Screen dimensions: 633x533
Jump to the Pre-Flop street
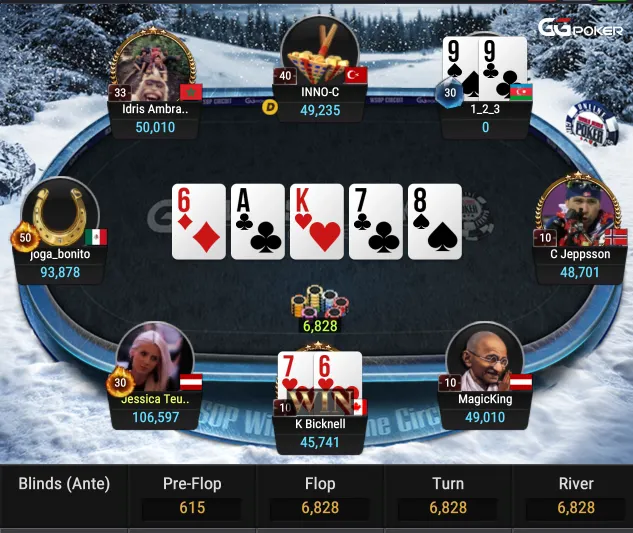[192, 495]
